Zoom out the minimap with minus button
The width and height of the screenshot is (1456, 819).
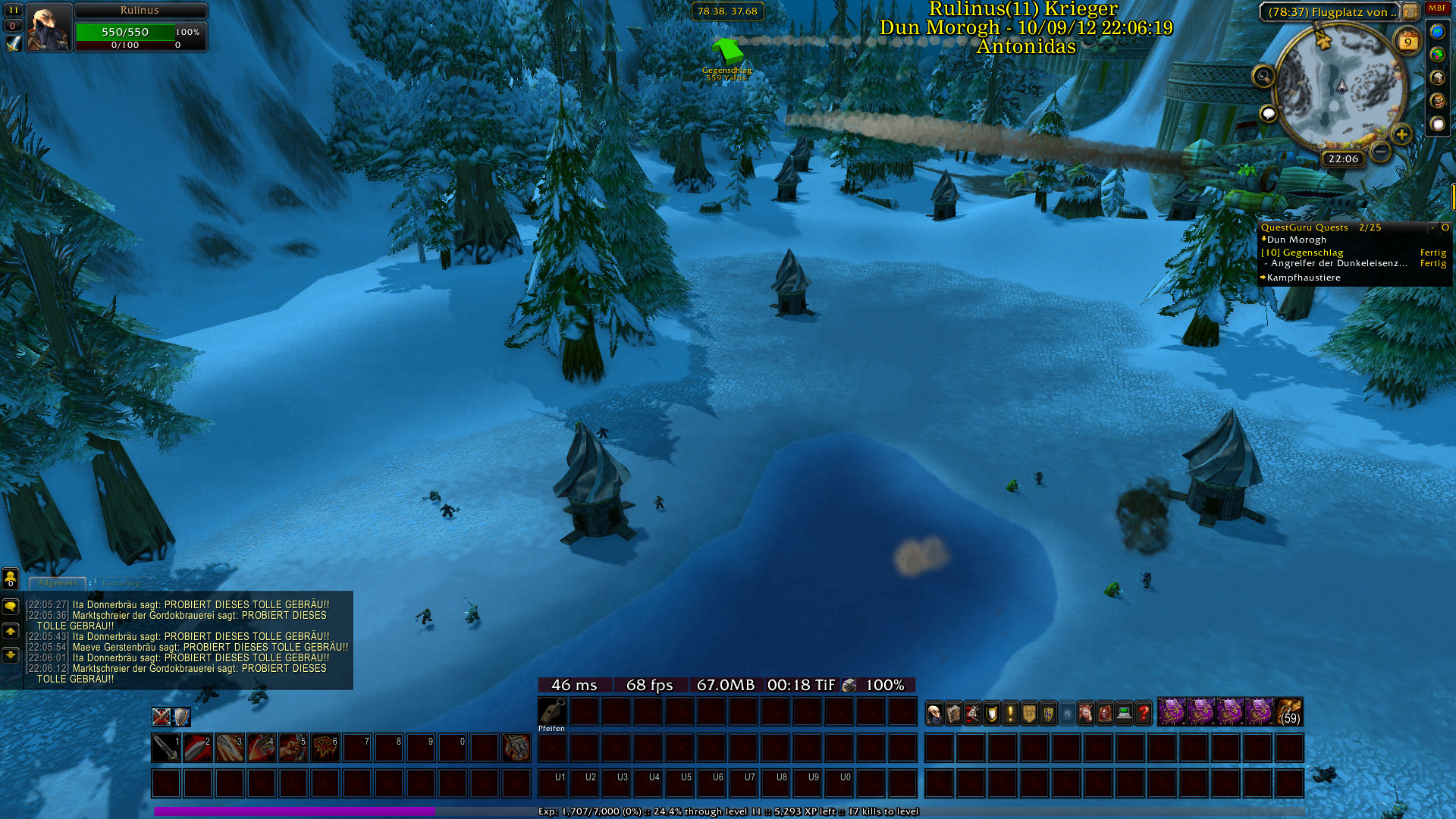[x=1381, y=152]
